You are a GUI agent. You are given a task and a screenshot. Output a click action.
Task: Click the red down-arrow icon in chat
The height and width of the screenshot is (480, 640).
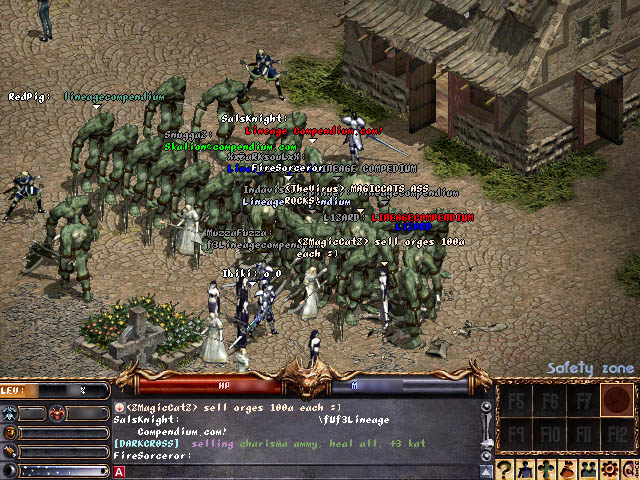pyautogui.click(x=119, y=408)
